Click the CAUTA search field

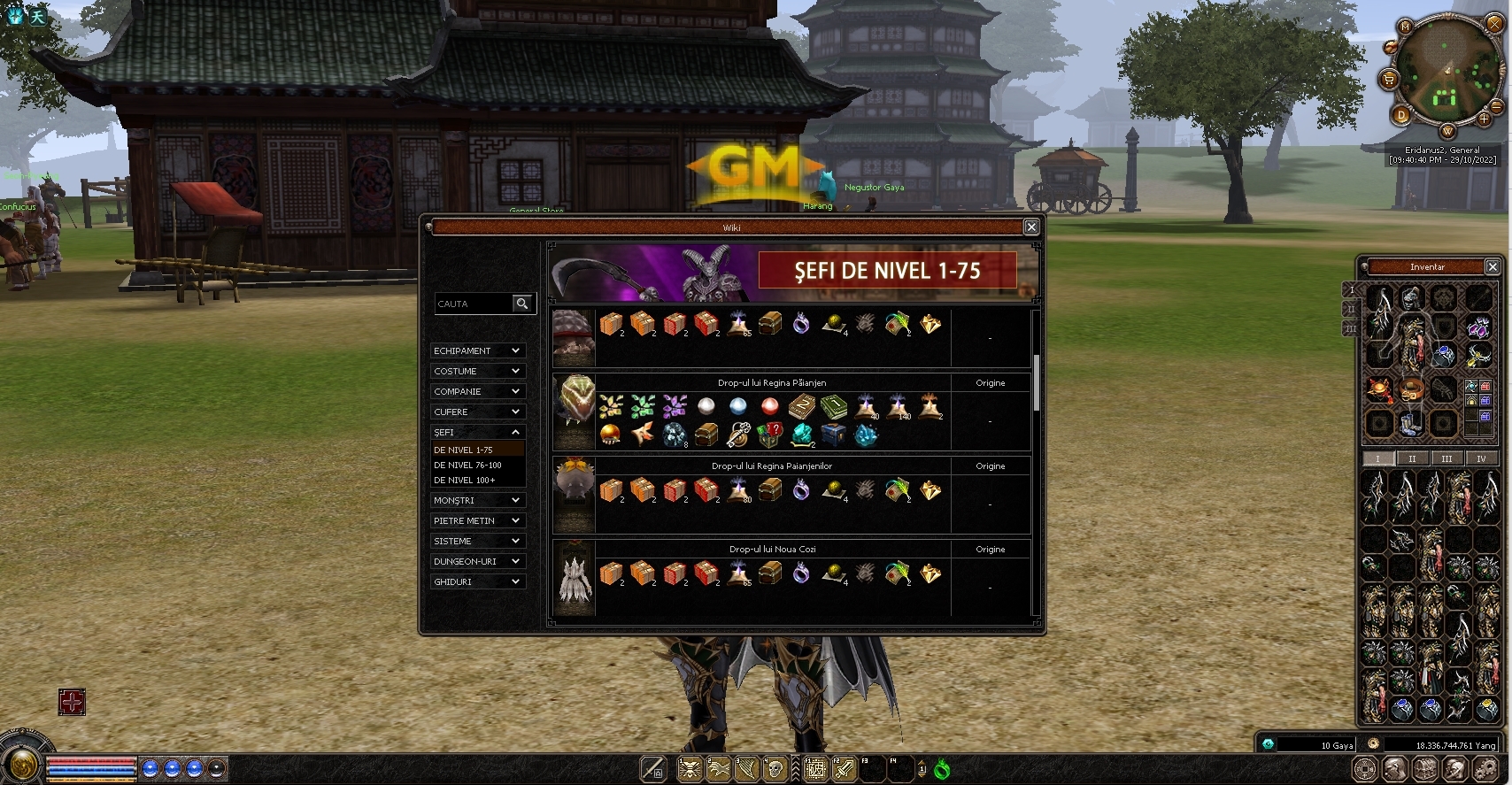(x=474, y=304)
